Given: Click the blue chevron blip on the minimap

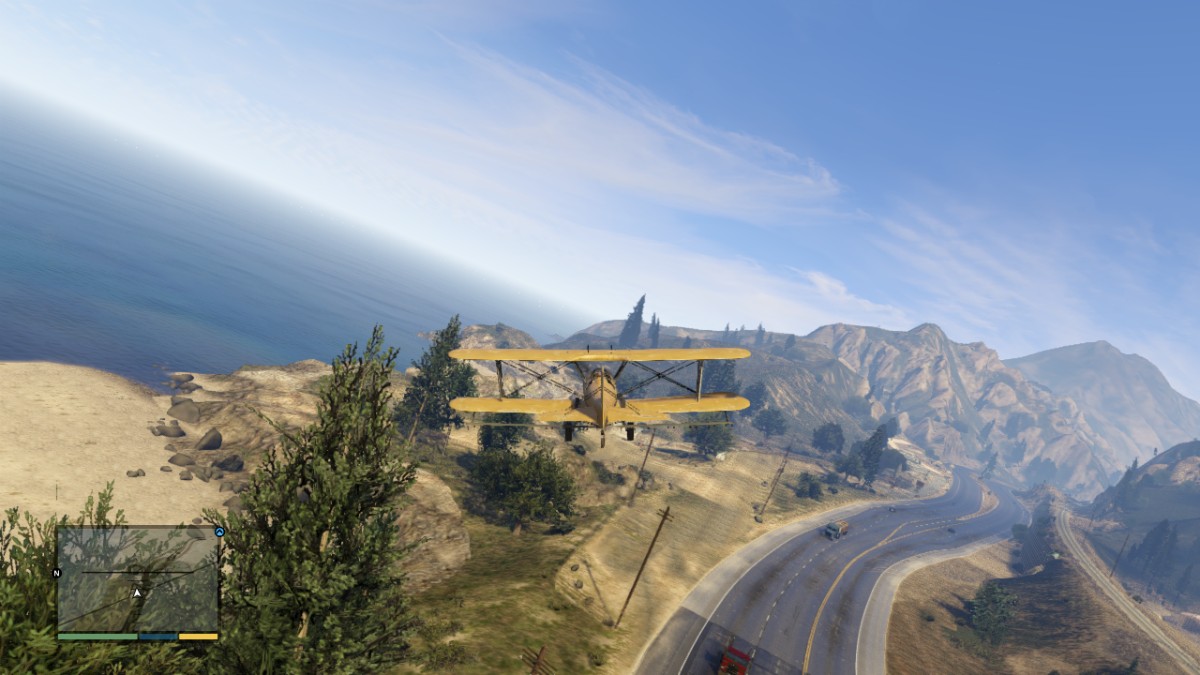Looking at the screenshot, I should [219, 532].
